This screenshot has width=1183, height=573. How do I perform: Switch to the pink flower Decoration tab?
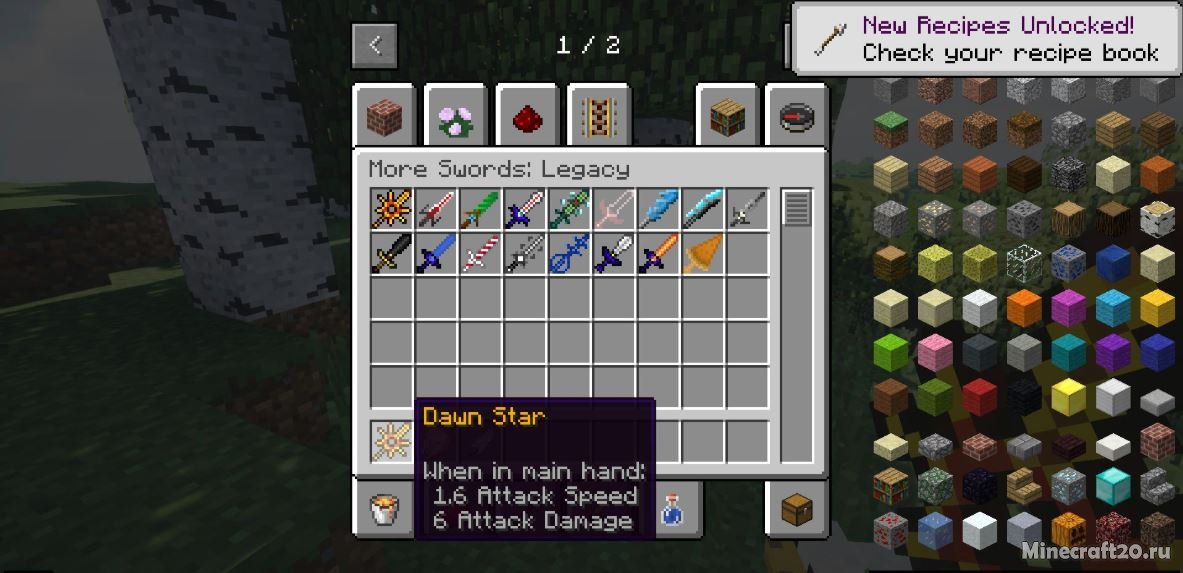(x=454, y=116)
